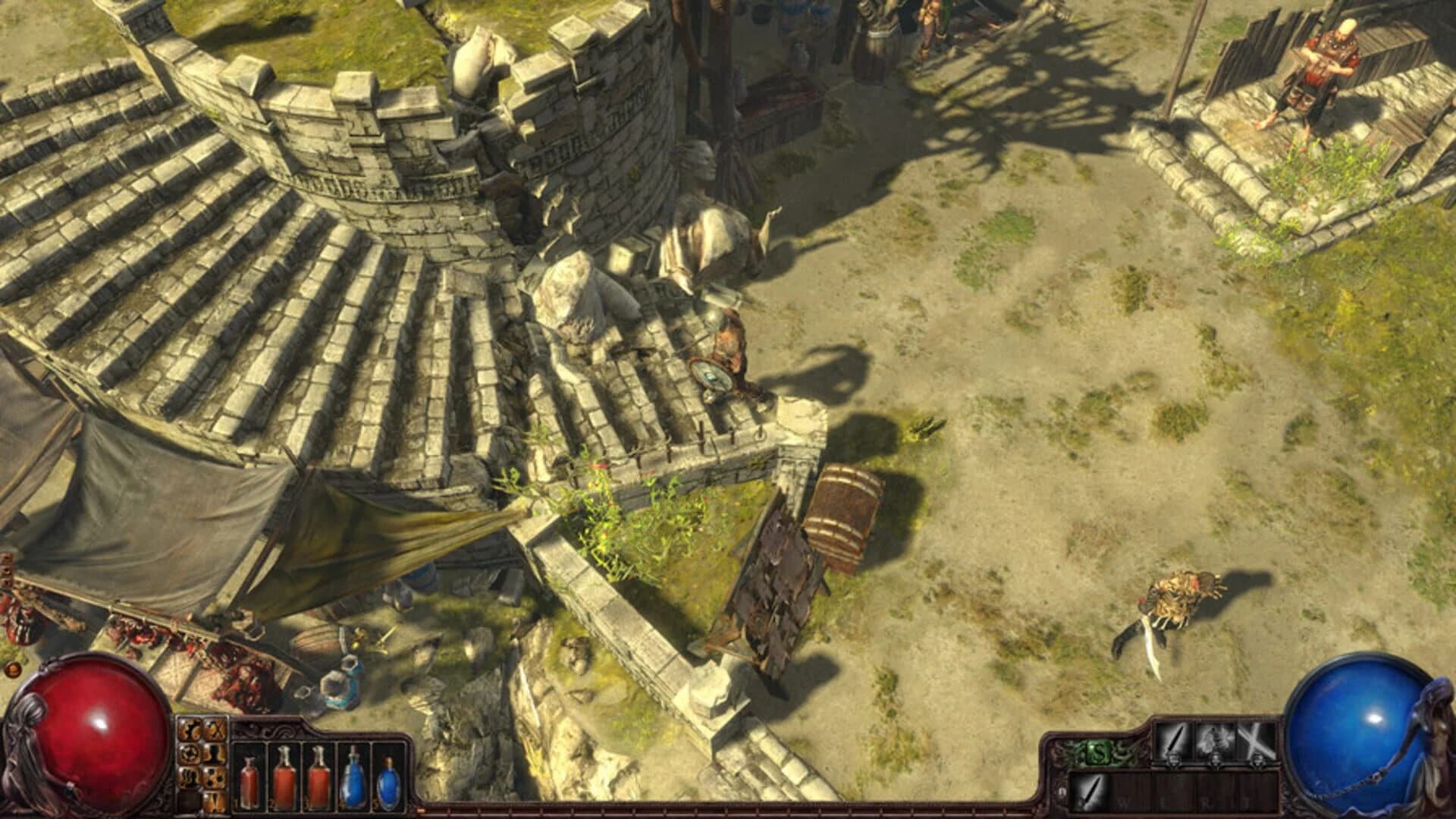Click the red flask icon in slot 2
The height and width of the screenshot is (819, 1456).
click(x=285, y=781)
